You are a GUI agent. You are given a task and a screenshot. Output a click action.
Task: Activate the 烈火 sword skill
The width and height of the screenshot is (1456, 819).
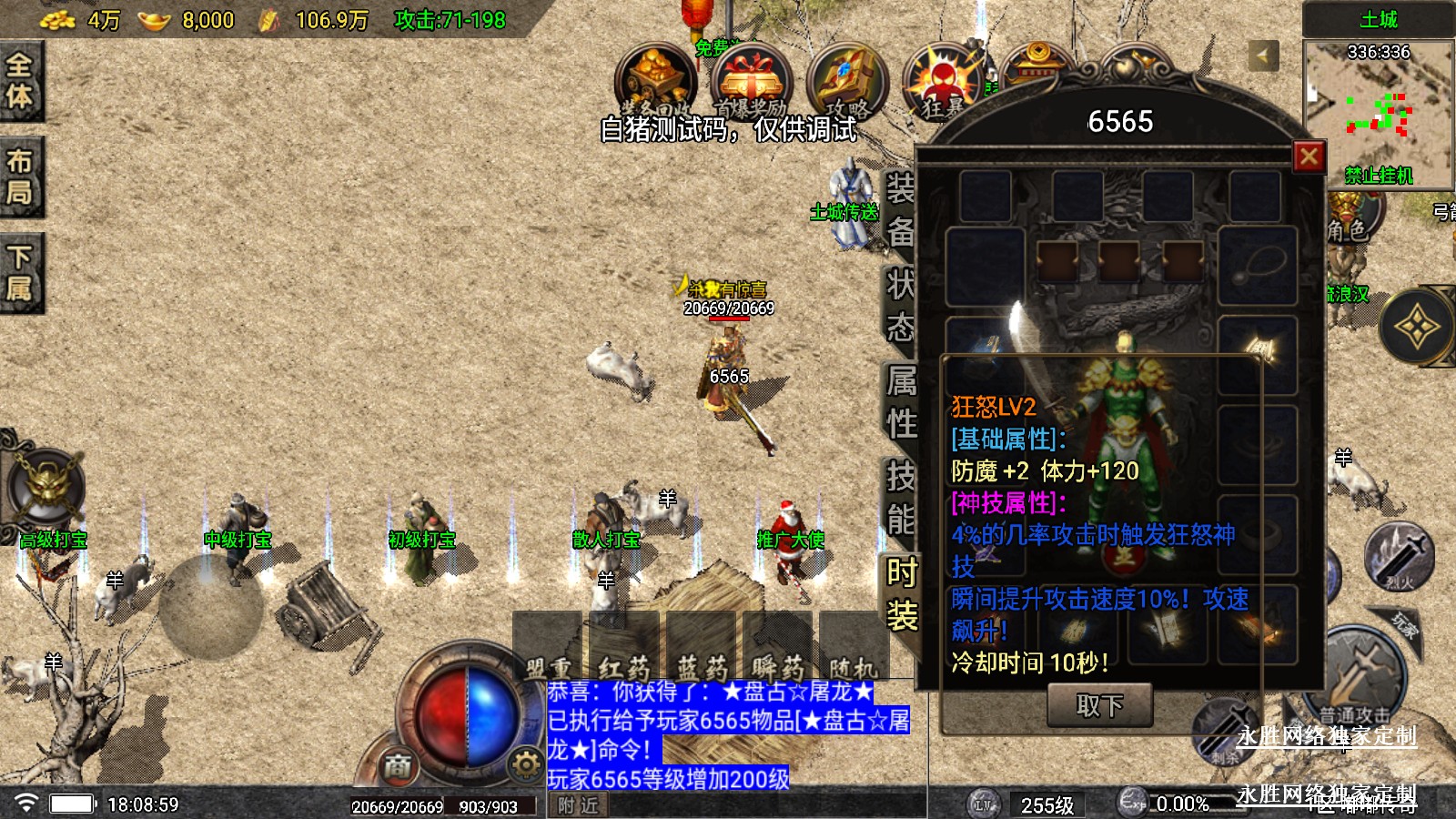tap(1399, 556)
